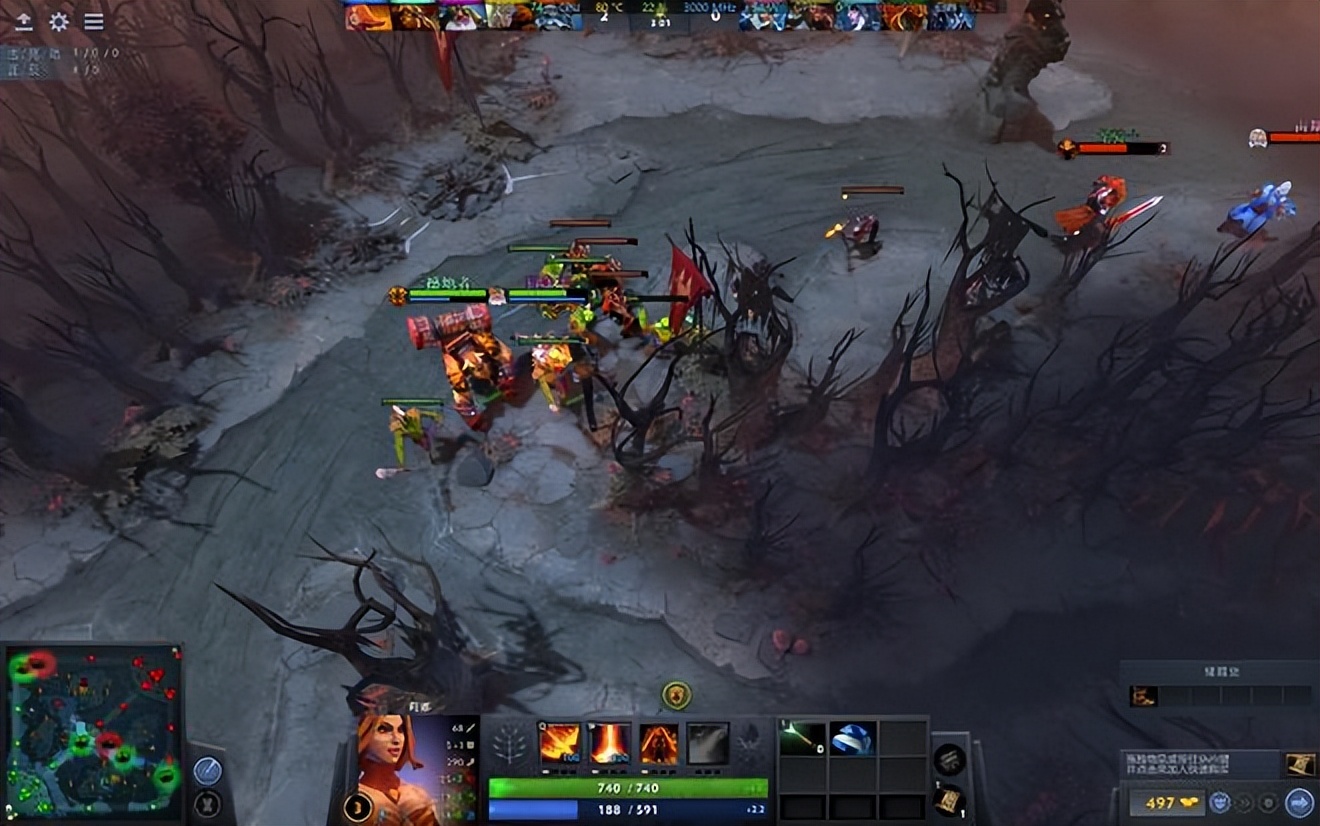Open the settings gear menu
This screenshot has width=1320, height=826.
[59, 22]
